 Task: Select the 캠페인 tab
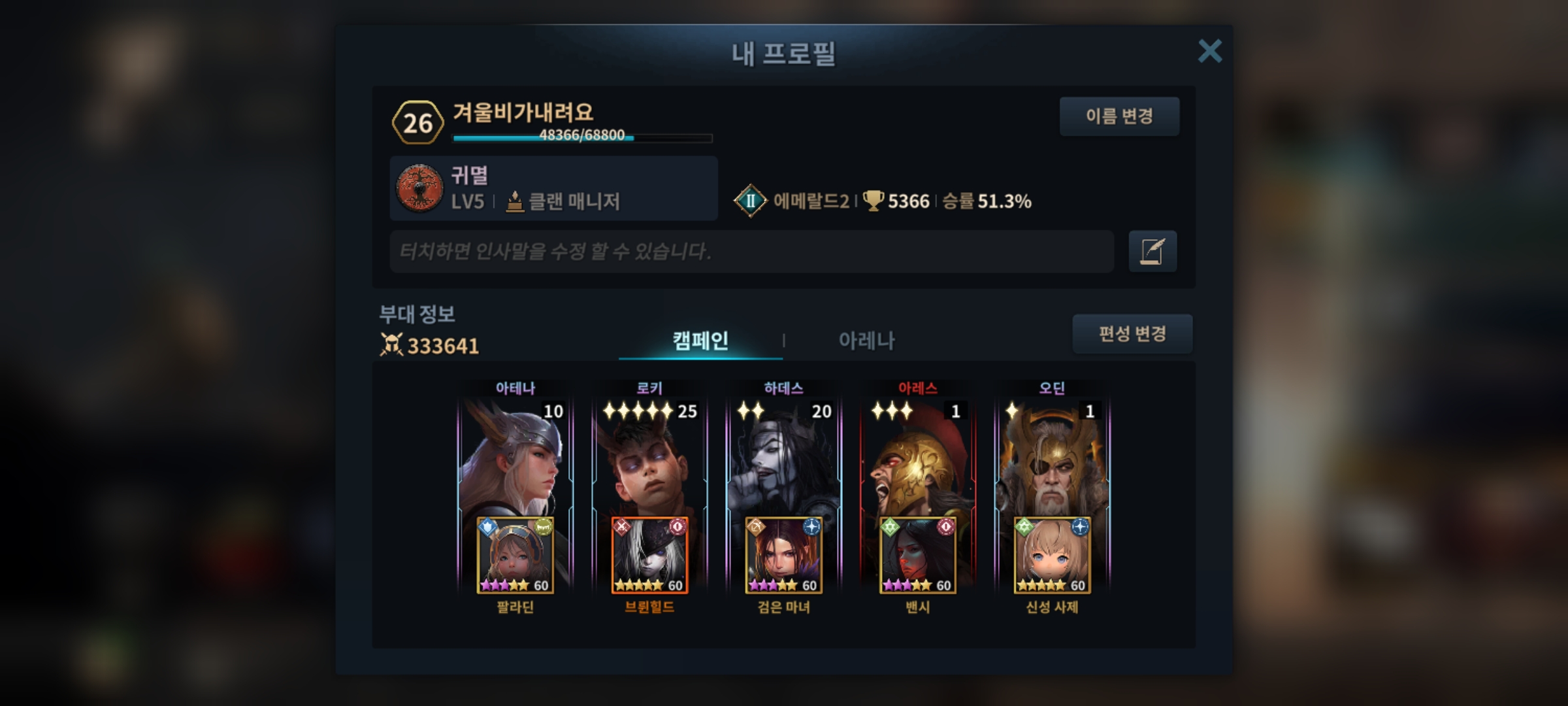700,341
